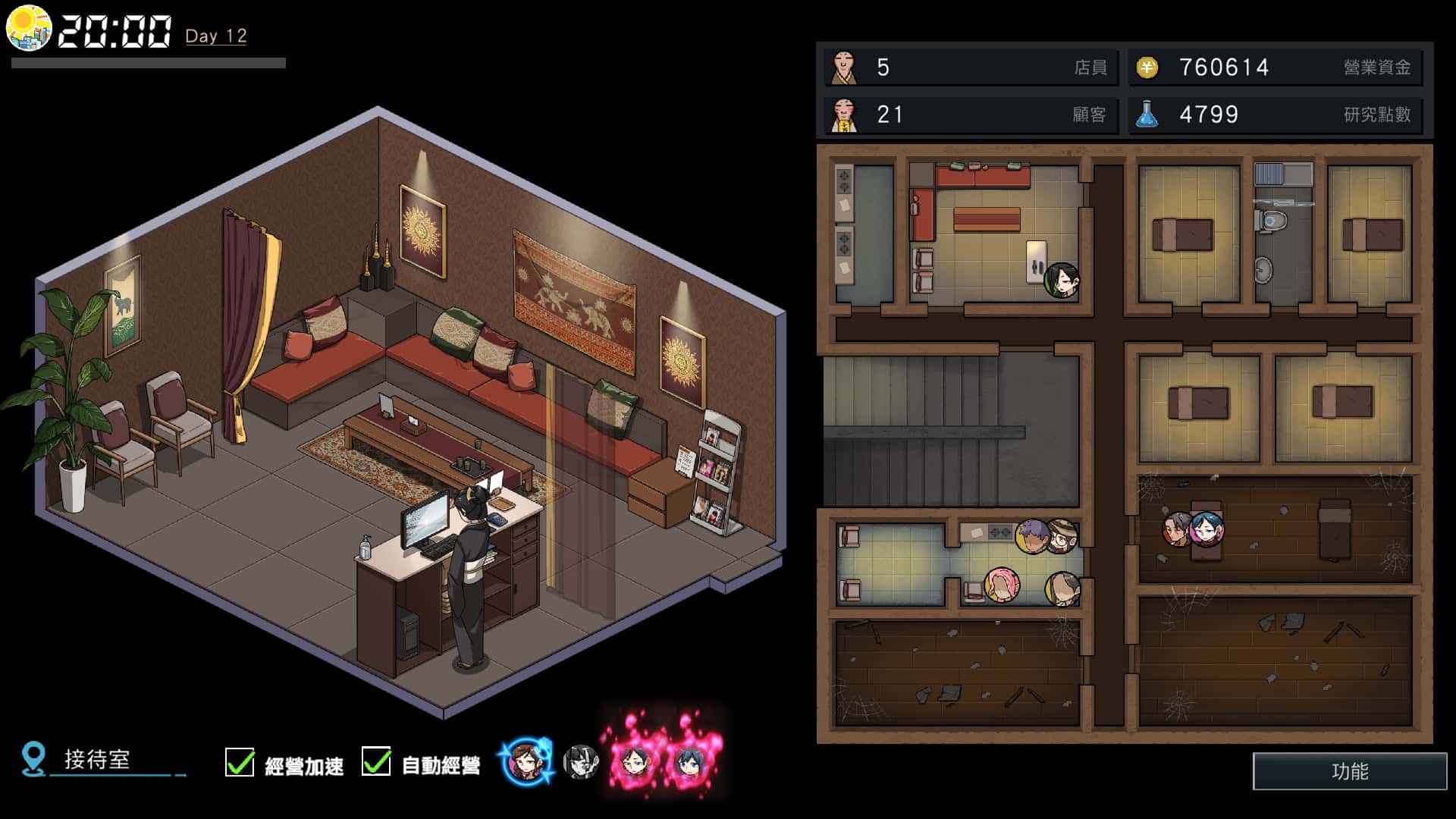Screen dimensions: 1456x819
Task: Click the sun day-time icon beside the clock
Action: [29, 29]
